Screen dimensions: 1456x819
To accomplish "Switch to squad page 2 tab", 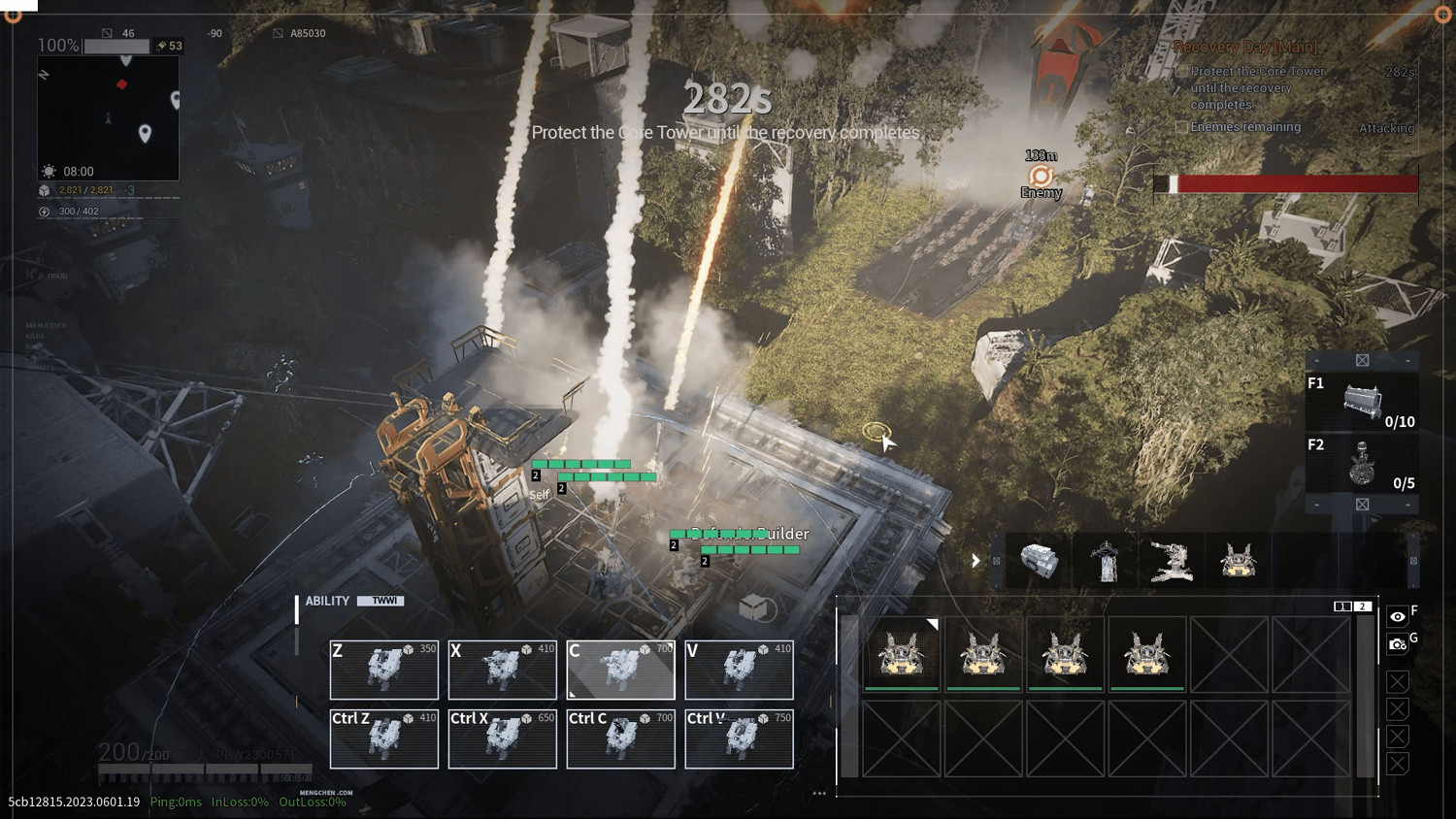I will click(x=1363, y=606).
